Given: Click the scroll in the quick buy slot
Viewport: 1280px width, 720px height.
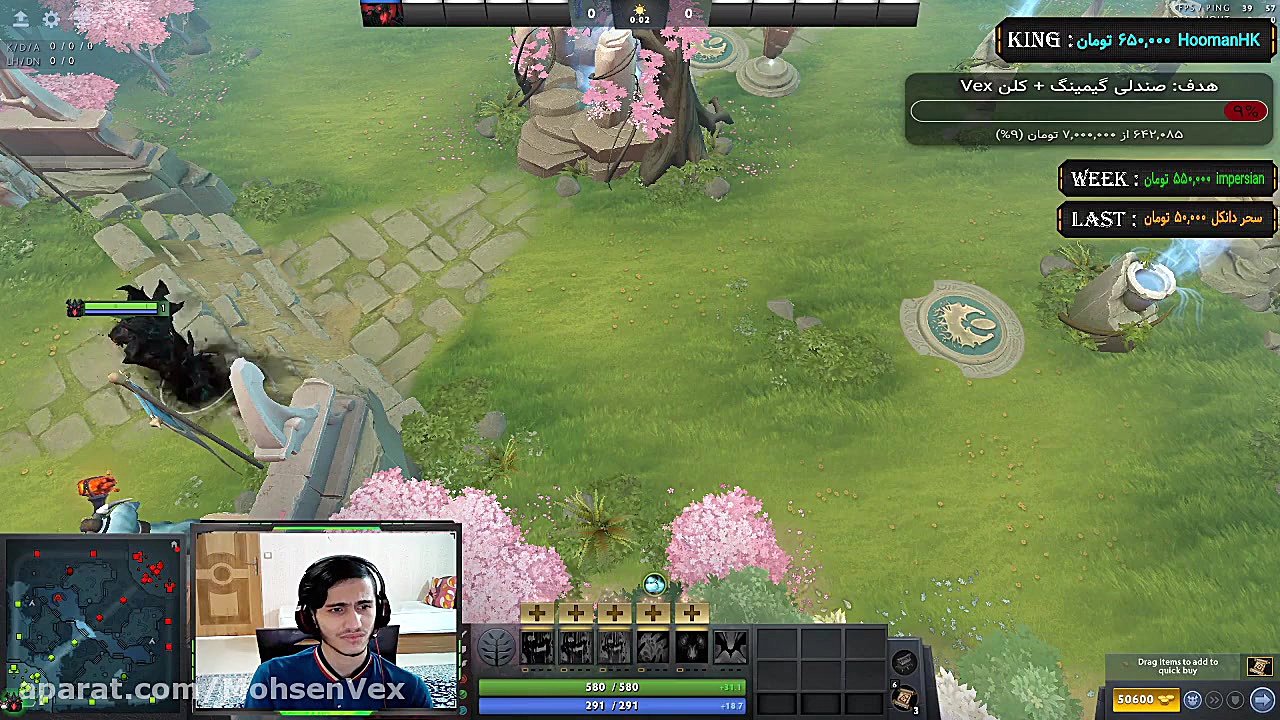Looking at the screenshot, I should [x=1258, y=667].
